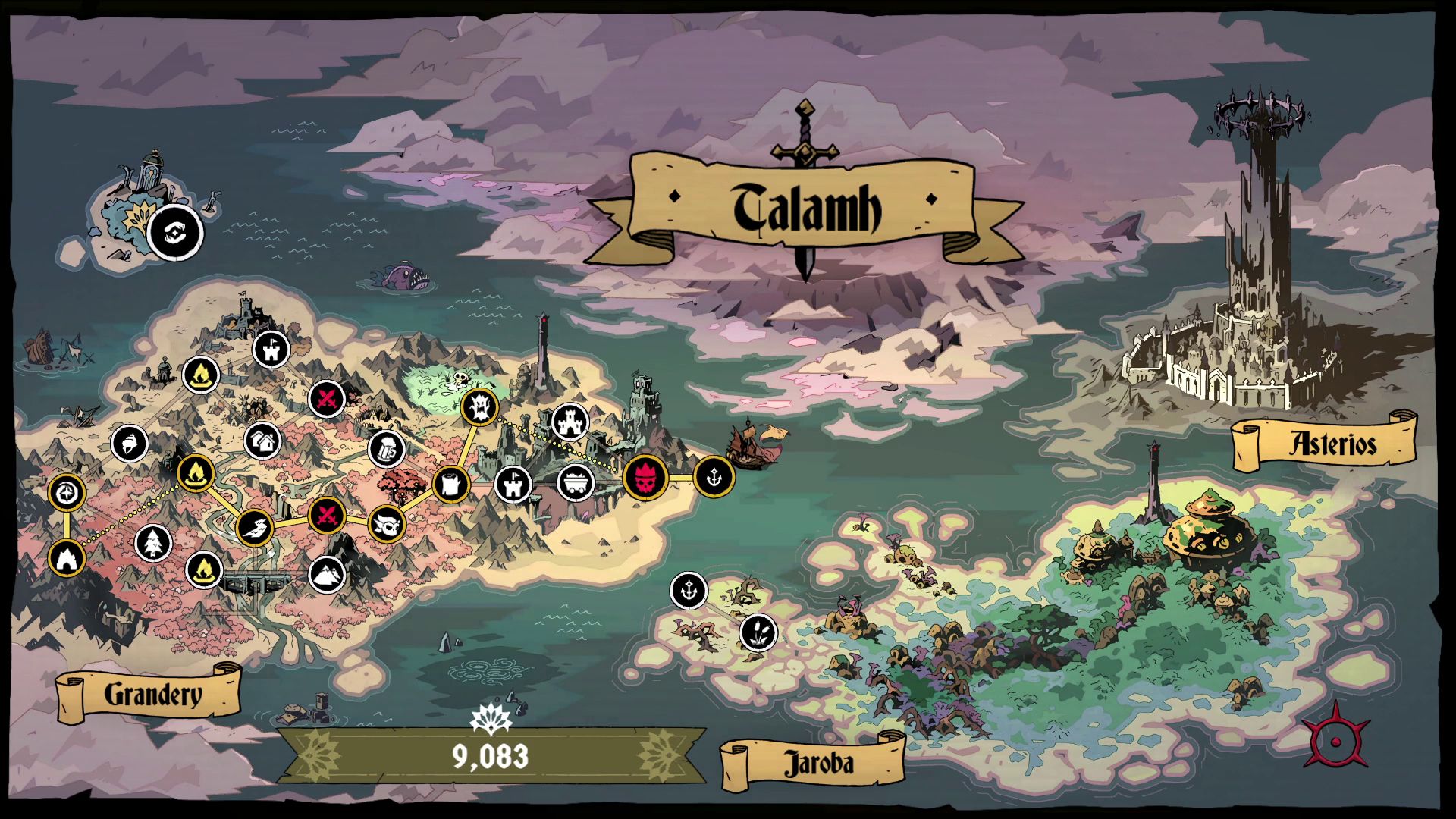Select the compass star map node
This screenshot has width=1456, height=819.
[67, 493]
